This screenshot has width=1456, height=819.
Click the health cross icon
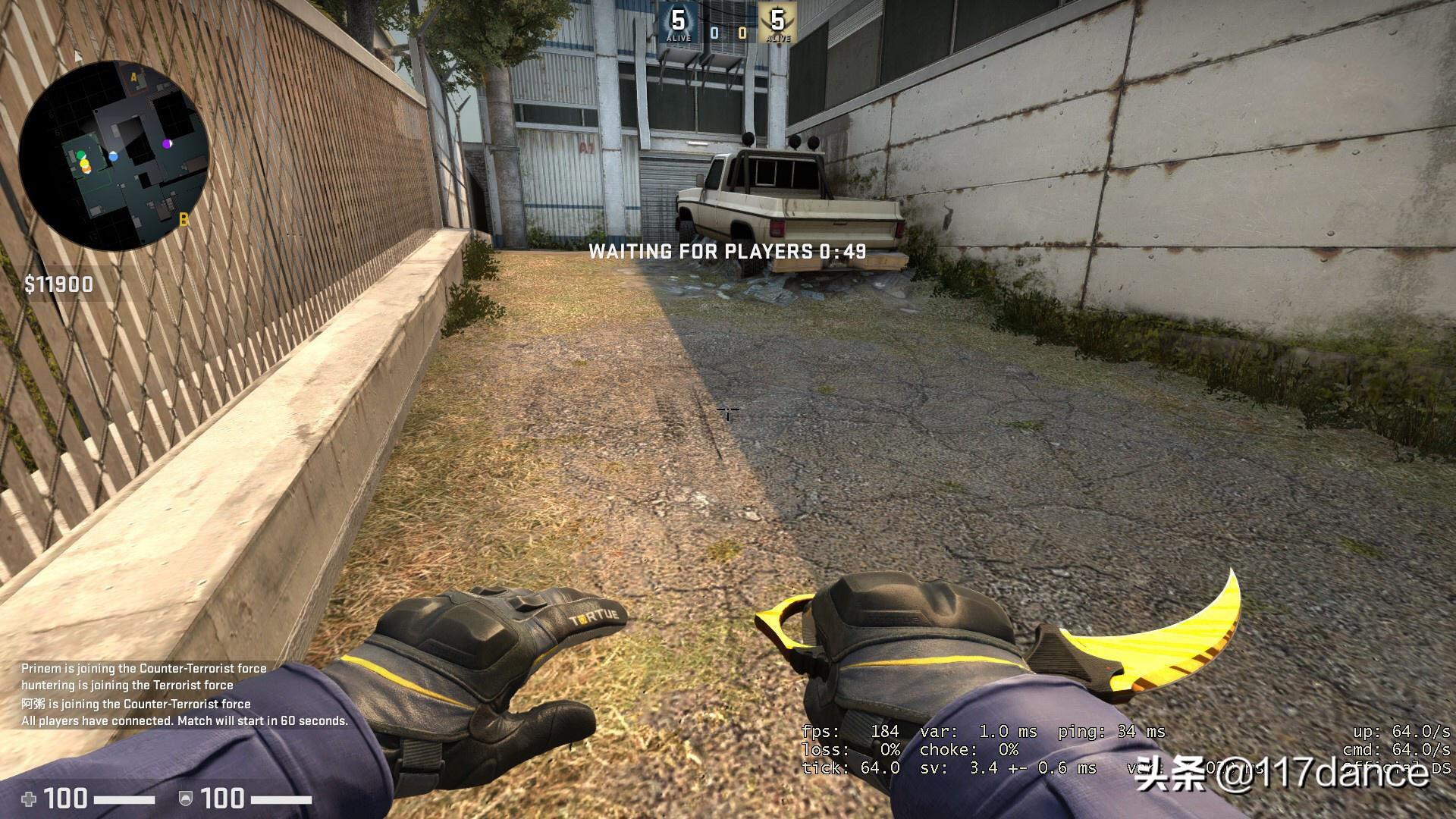29,799
